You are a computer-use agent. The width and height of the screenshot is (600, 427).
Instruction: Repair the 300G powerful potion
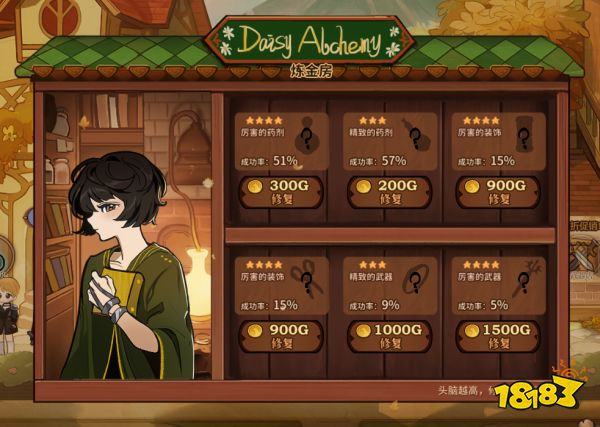281,192
